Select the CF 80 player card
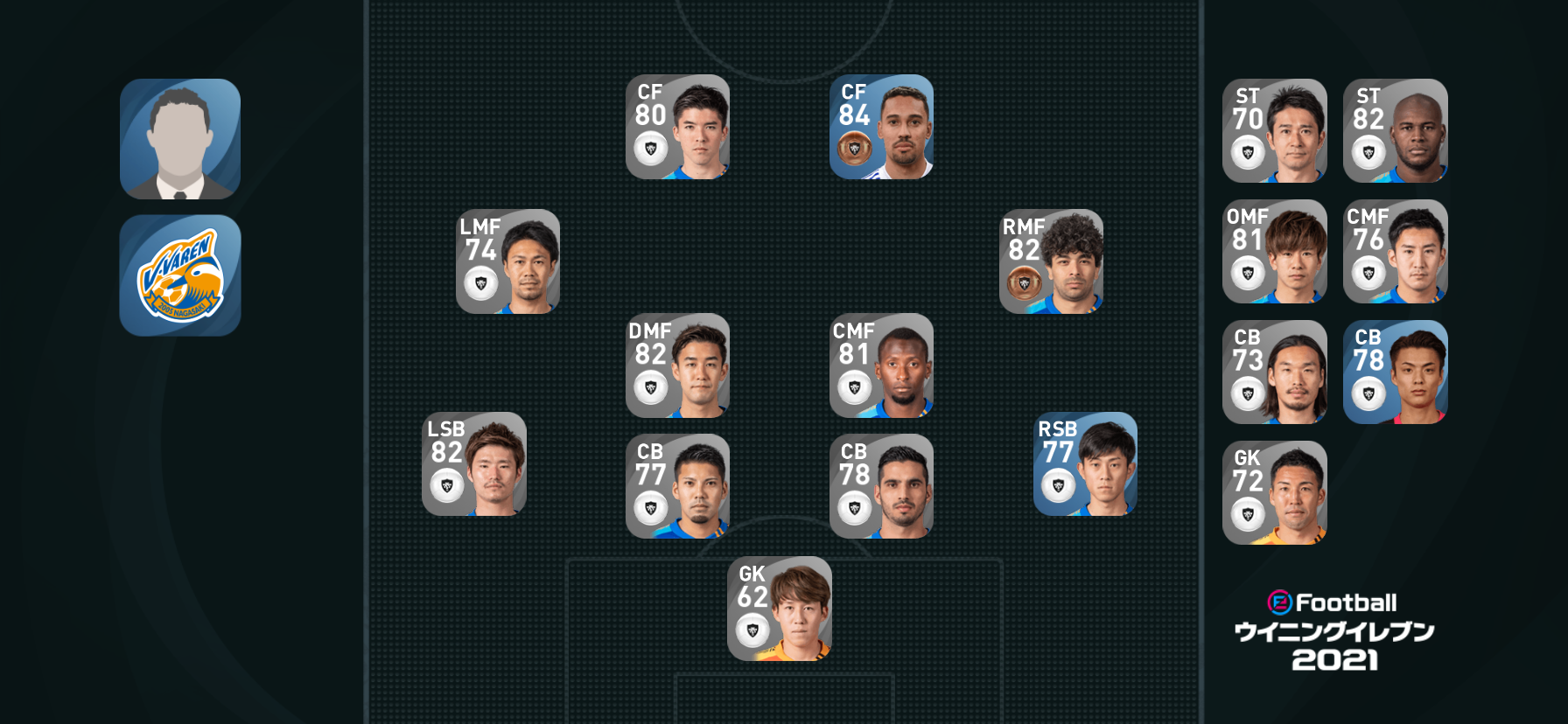The image size is (1568, 724). [x=677, y=127]
